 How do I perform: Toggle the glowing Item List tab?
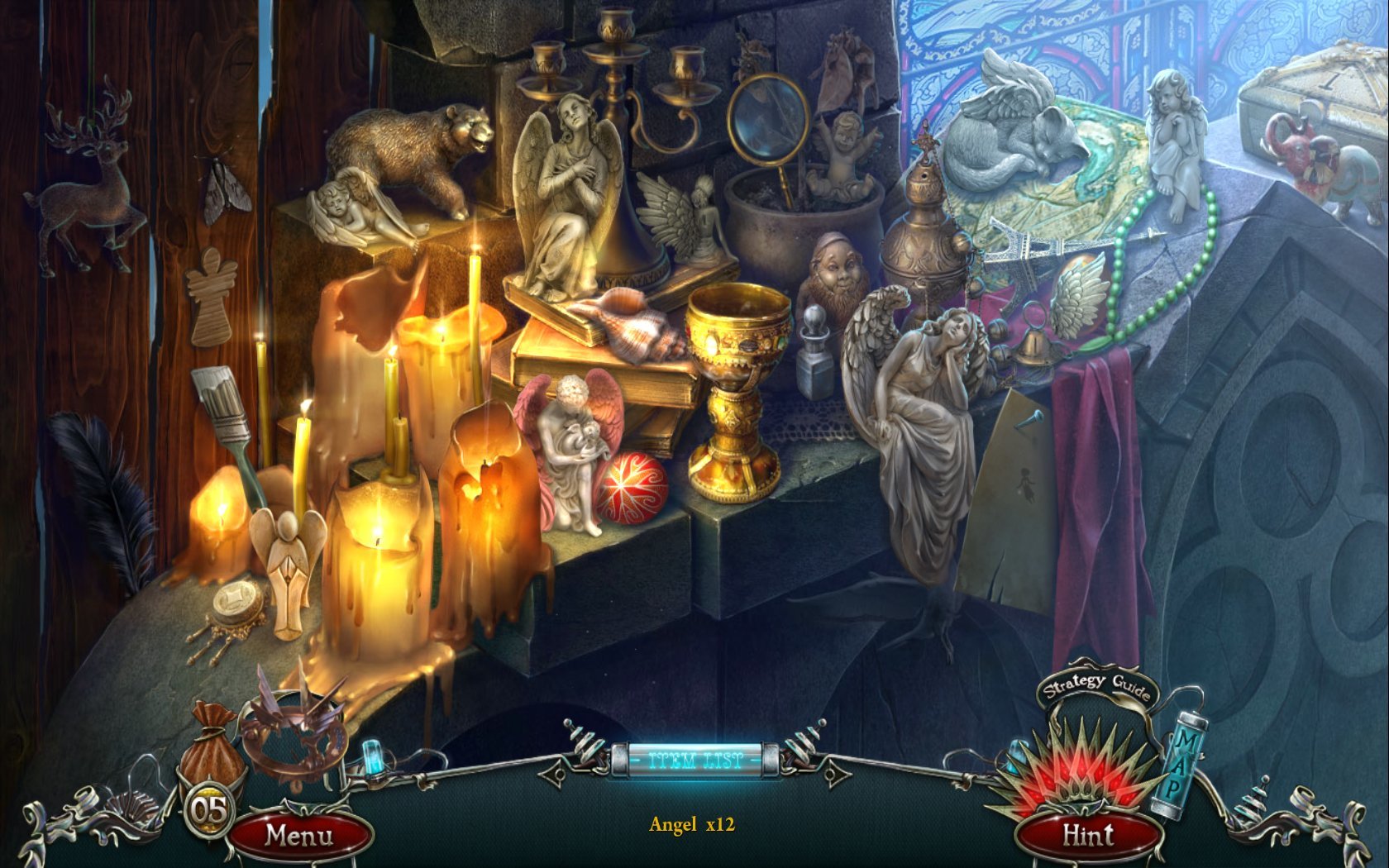click(695, 759)
